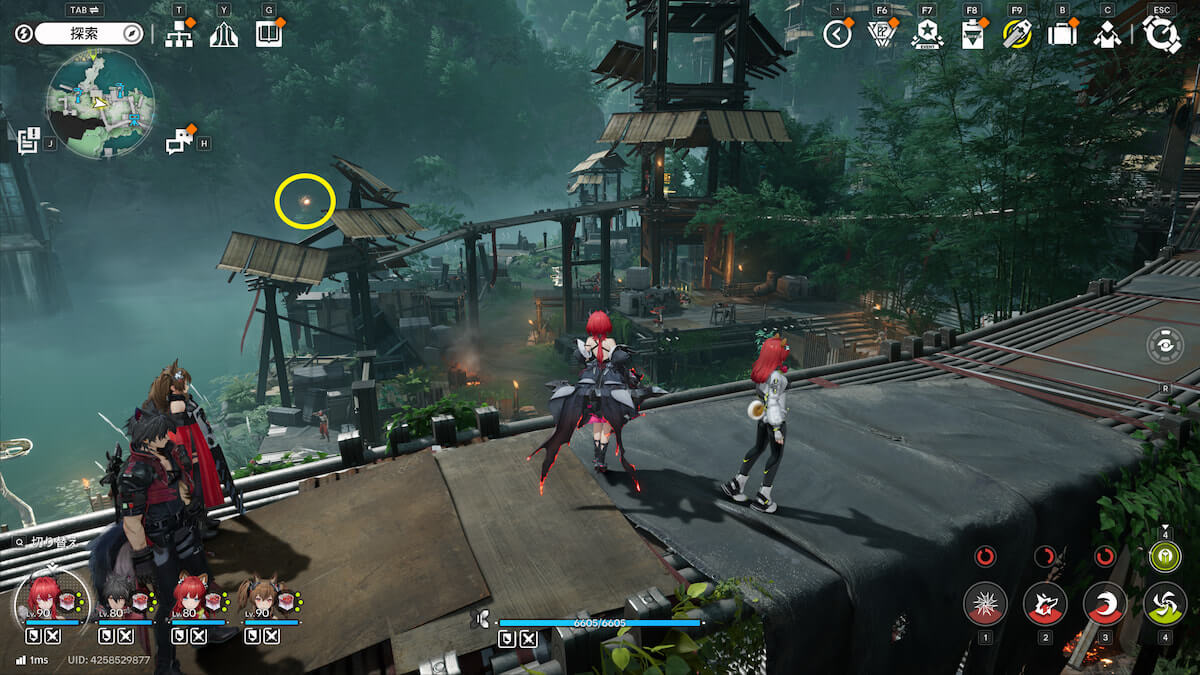Open the operator character icon
Screen dimensions: 1200x675
(1106, 35)
